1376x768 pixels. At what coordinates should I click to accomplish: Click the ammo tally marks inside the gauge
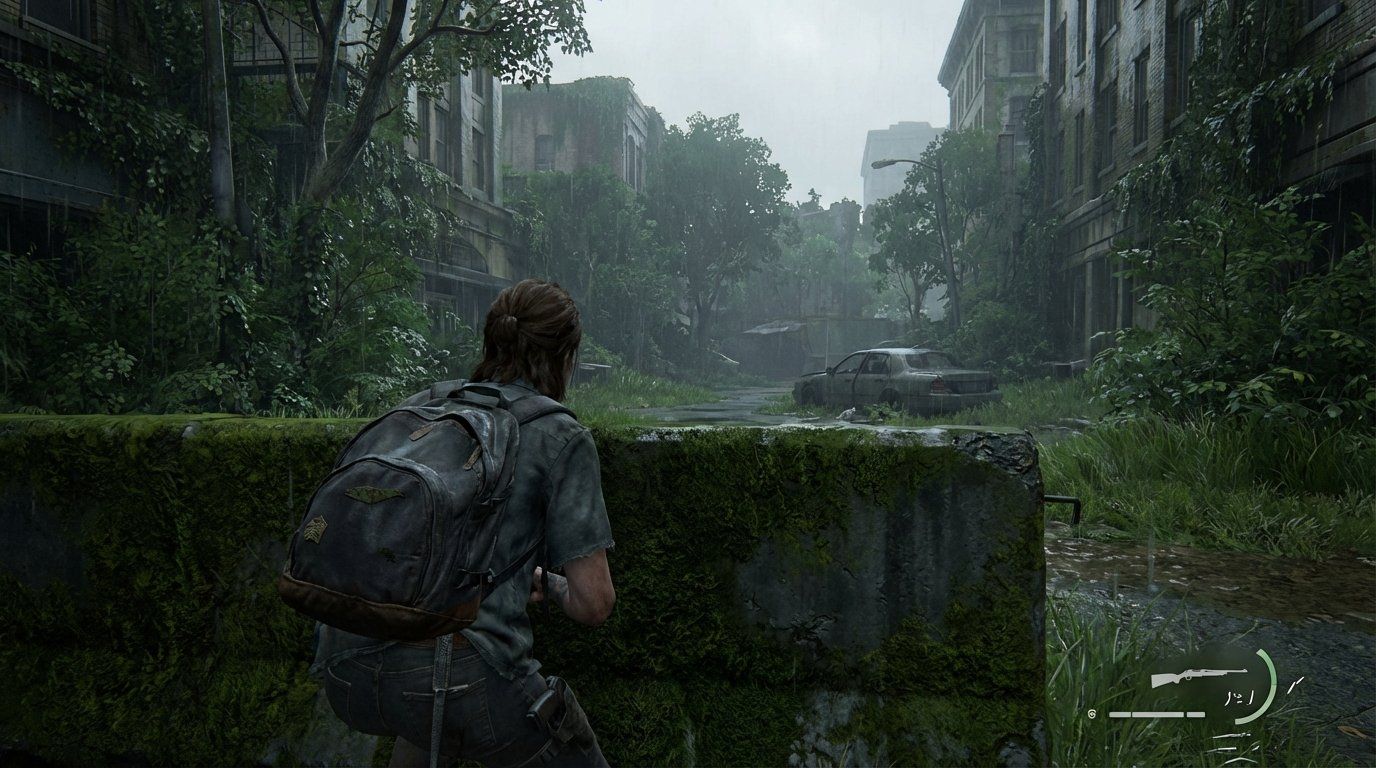pos(1240,696)
